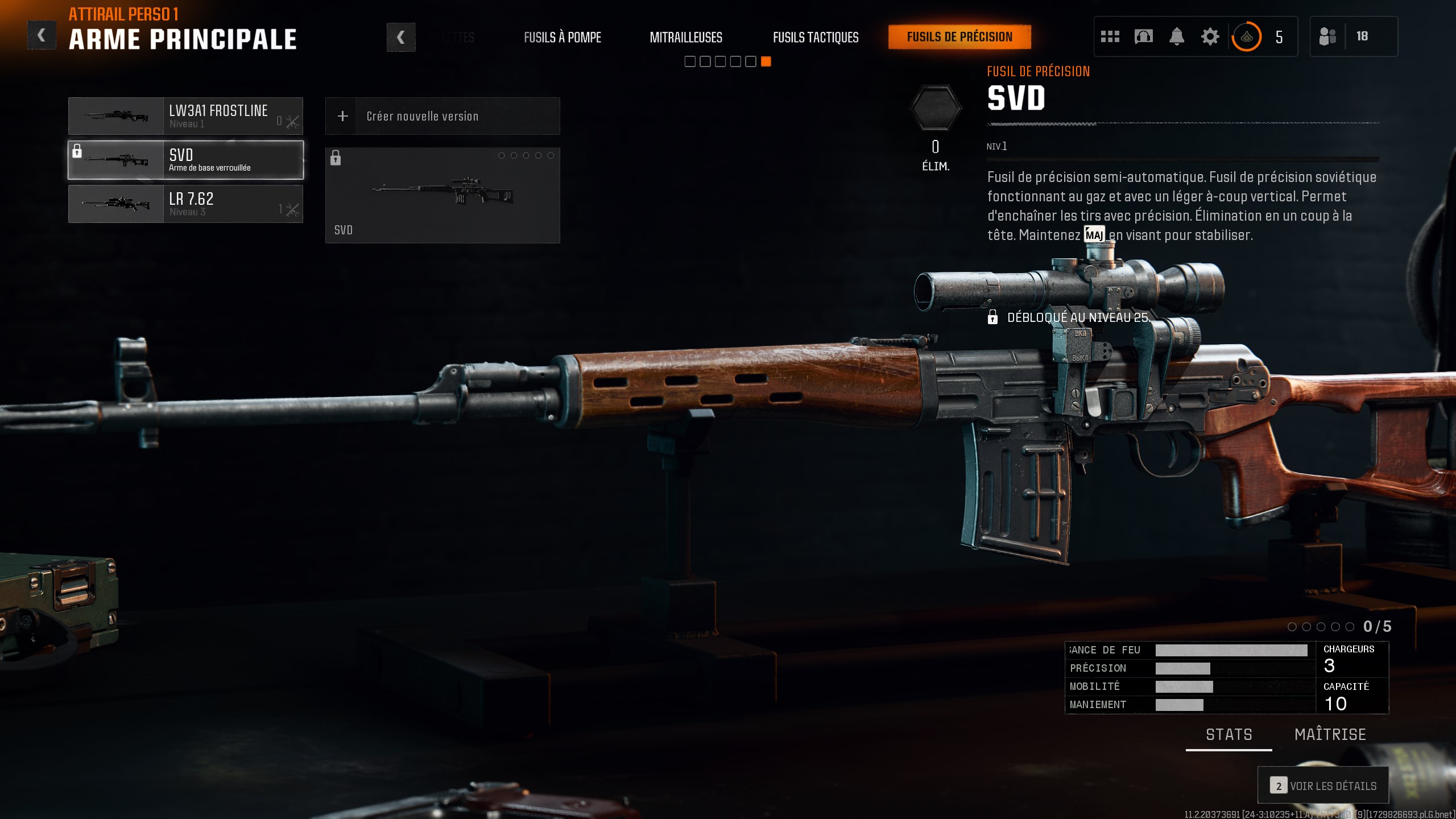Open the FUSILS TACTIQUES category tab

tap(816, 37)
